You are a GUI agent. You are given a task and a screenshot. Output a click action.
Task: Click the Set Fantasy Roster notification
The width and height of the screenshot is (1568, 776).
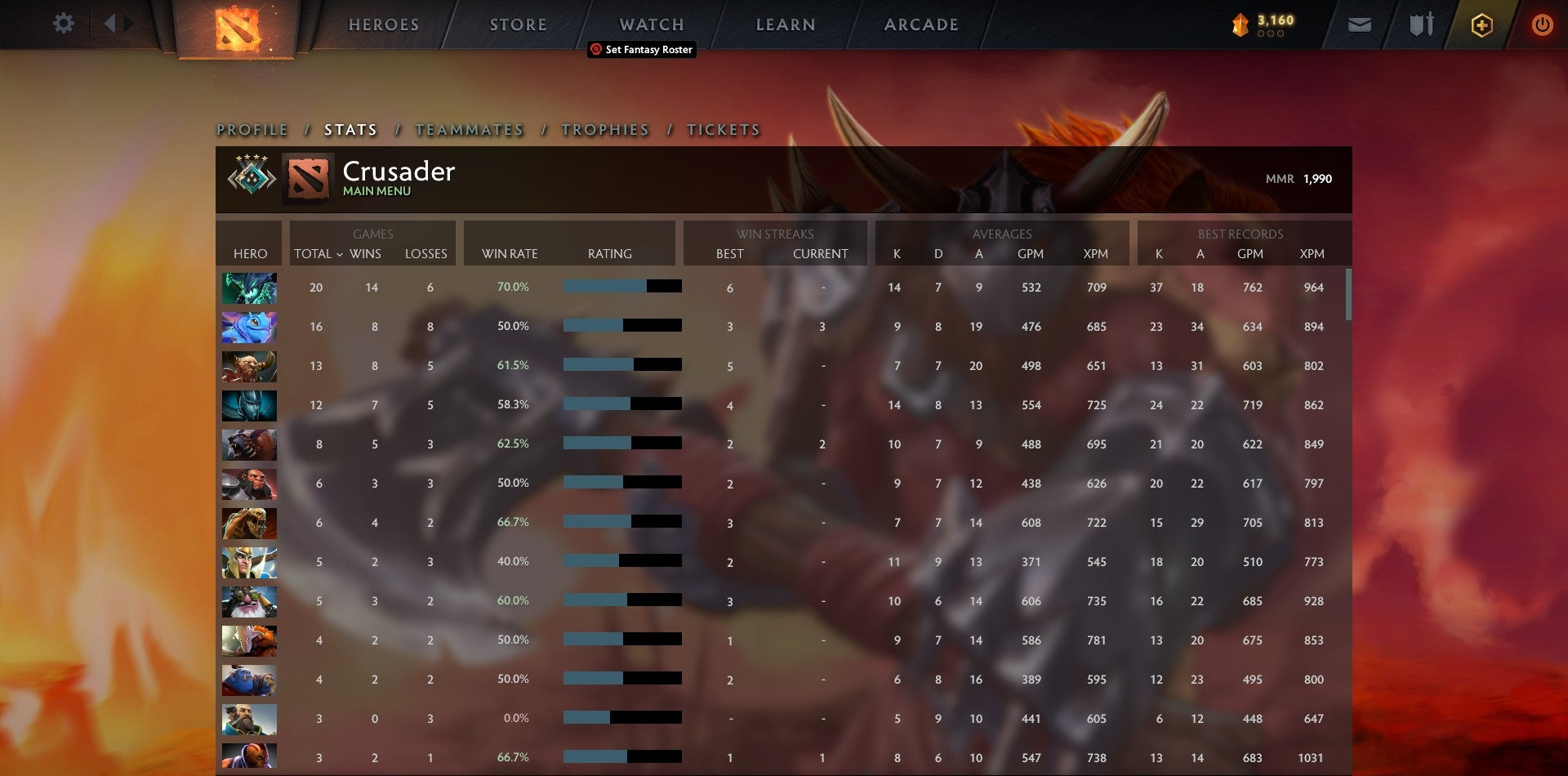click(640, 50)
